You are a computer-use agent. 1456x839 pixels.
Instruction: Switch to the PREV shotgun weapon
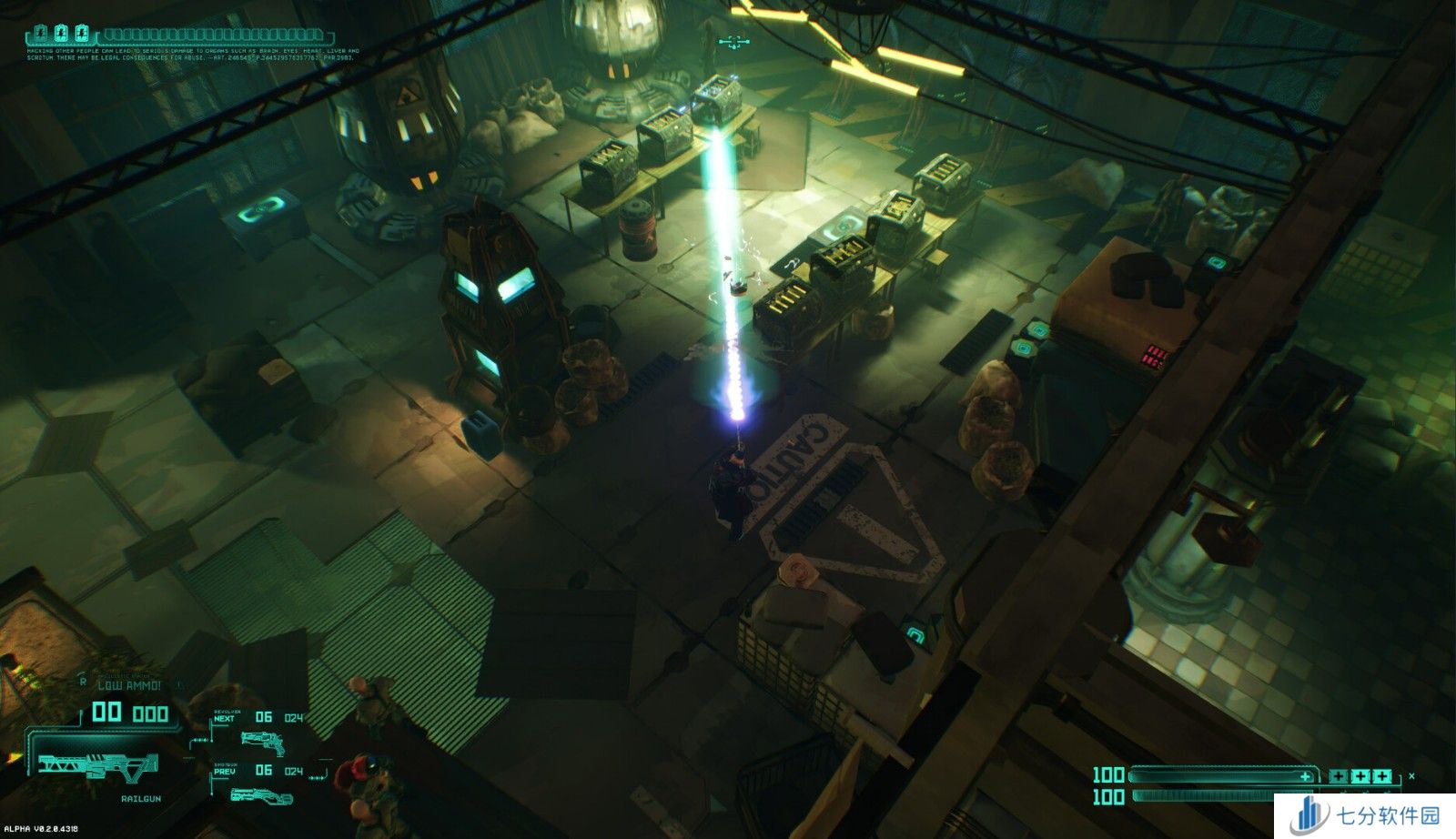[261, 794]
